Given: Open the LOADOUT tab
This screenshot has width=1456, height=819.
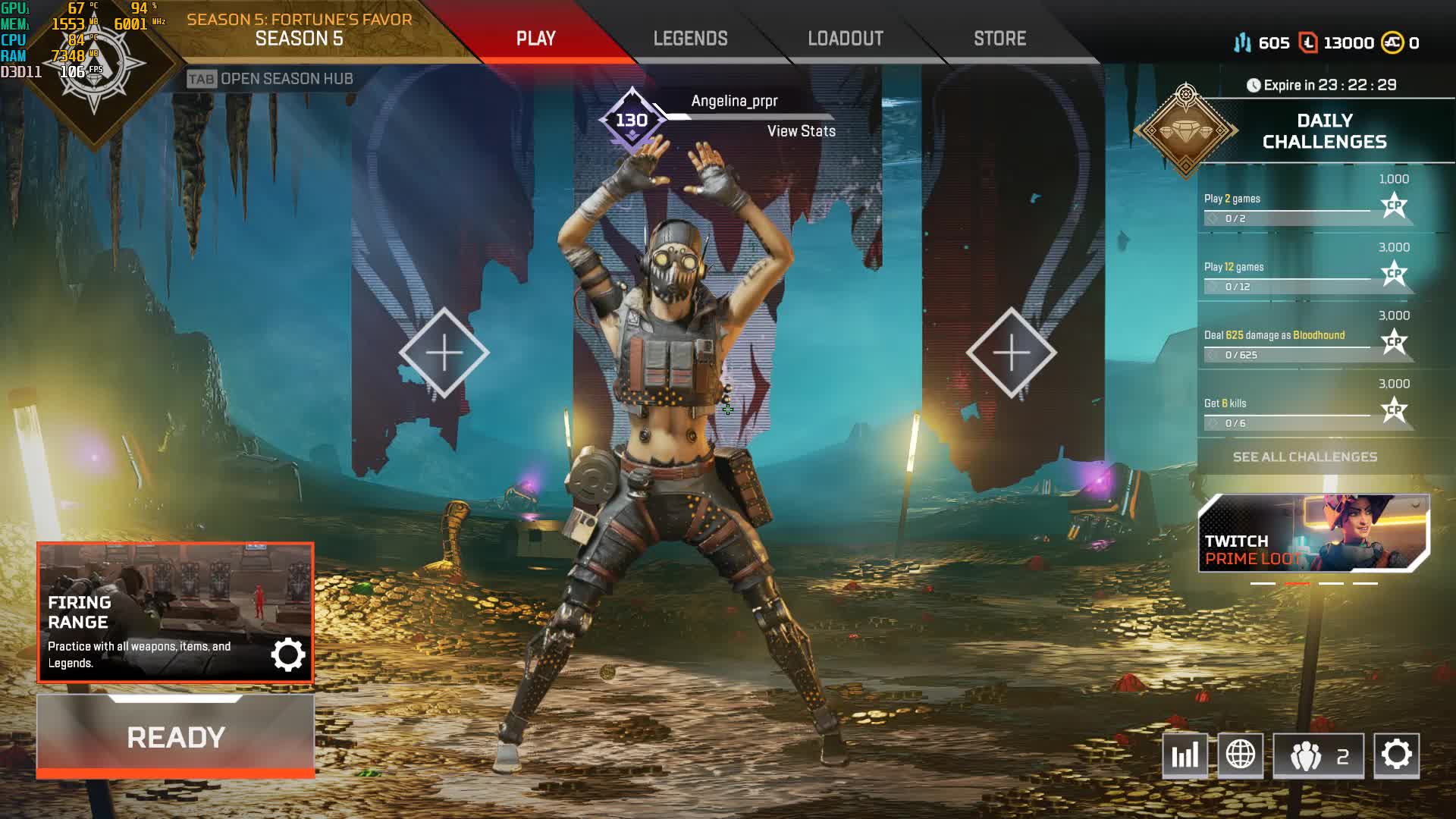Looking at the screenshot, I should point(845,38).
